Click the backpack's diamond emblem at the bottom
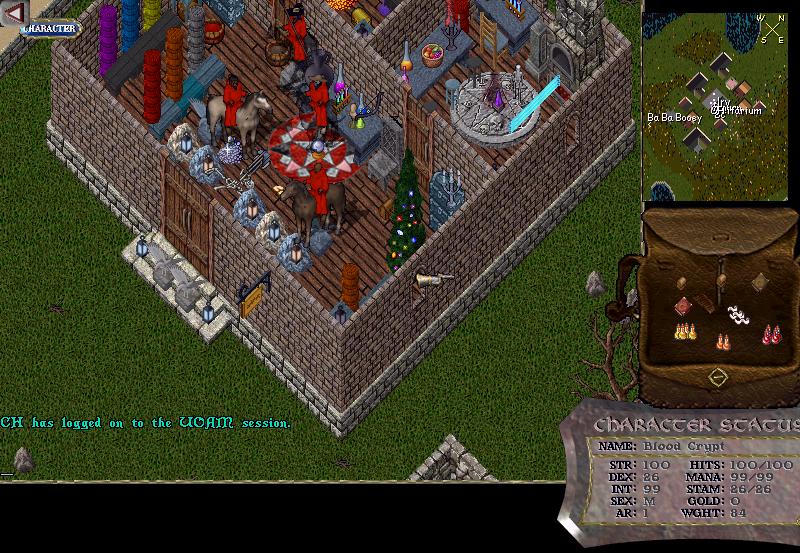Image resolution: width=800 pixels, height=553 pixels. (717, 377)
